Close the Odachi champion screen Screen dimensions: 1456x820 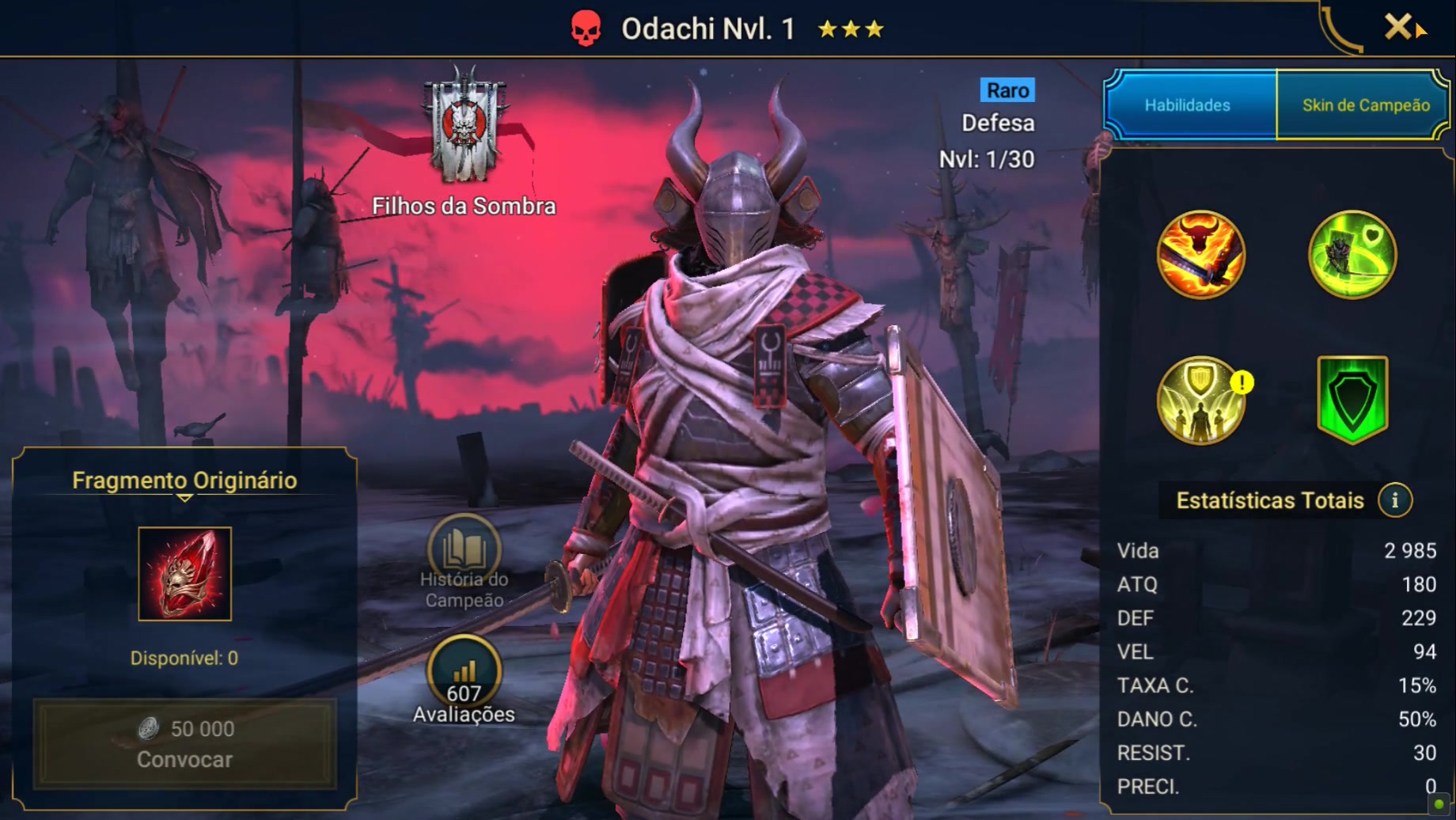click(x=1398, y=27)
